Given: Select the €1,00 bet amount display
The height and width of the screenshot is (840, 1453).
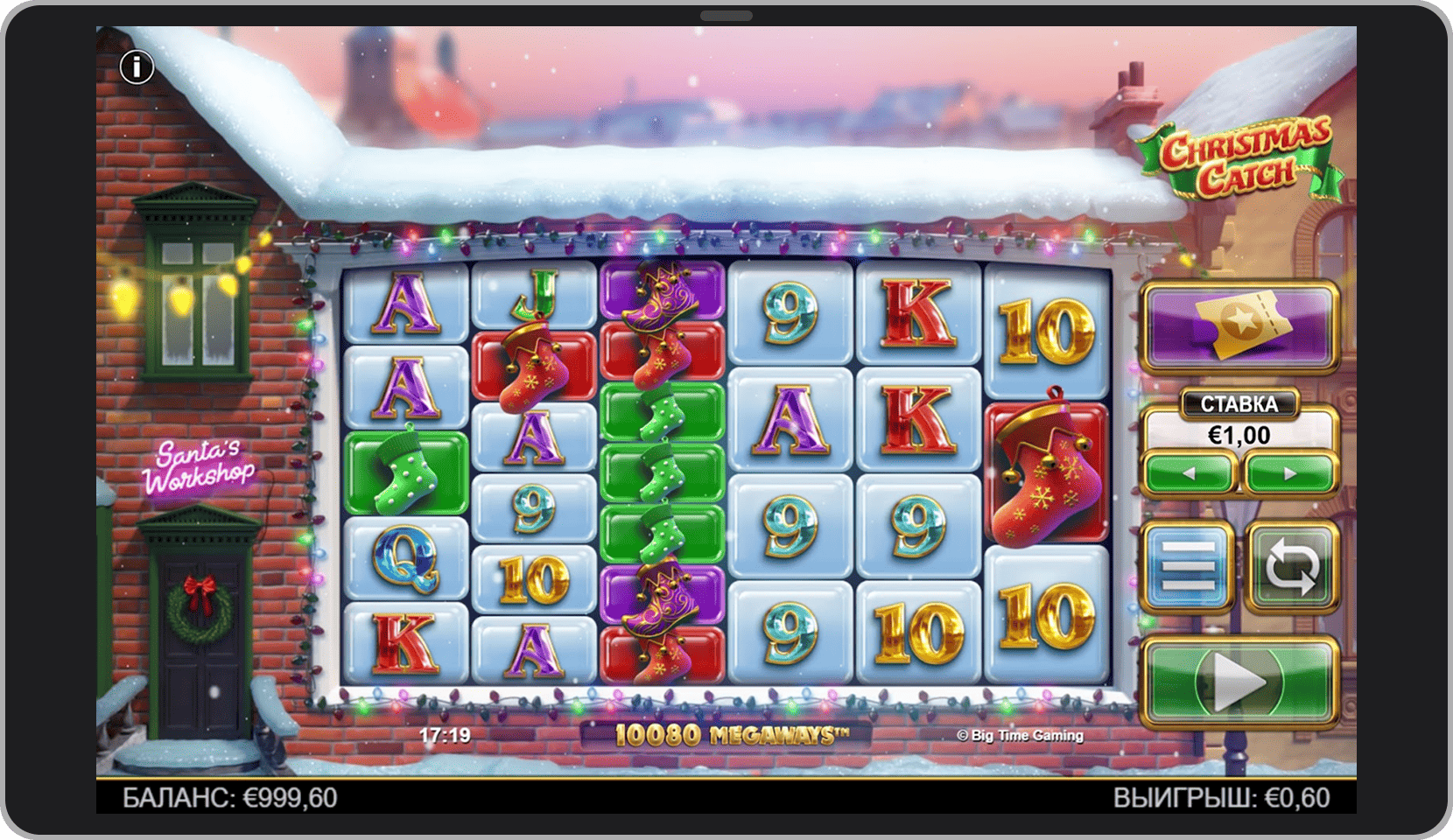Looking at the screenshot, I should 1238,436.
